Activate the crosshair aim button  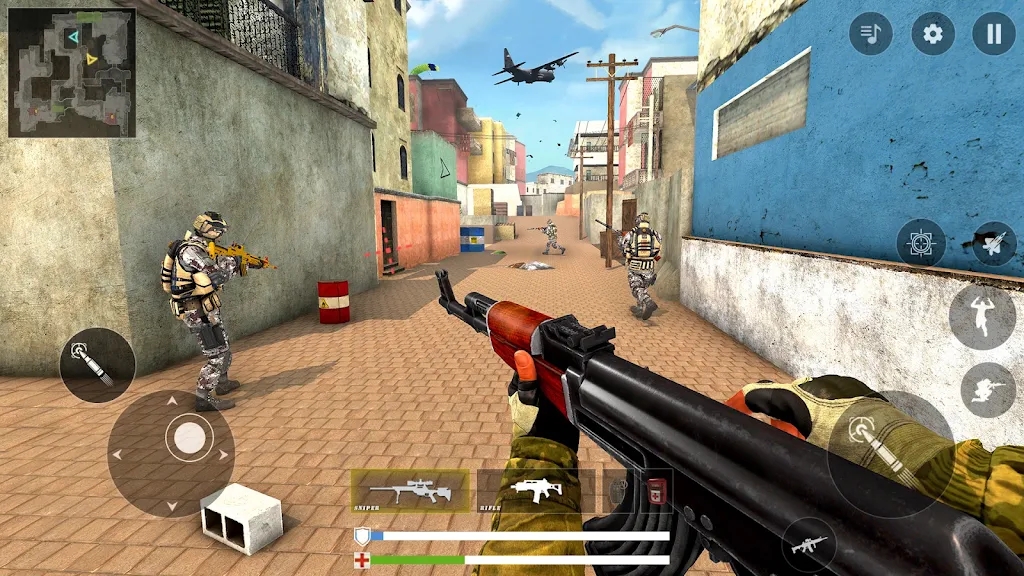(x=920, y=243)
